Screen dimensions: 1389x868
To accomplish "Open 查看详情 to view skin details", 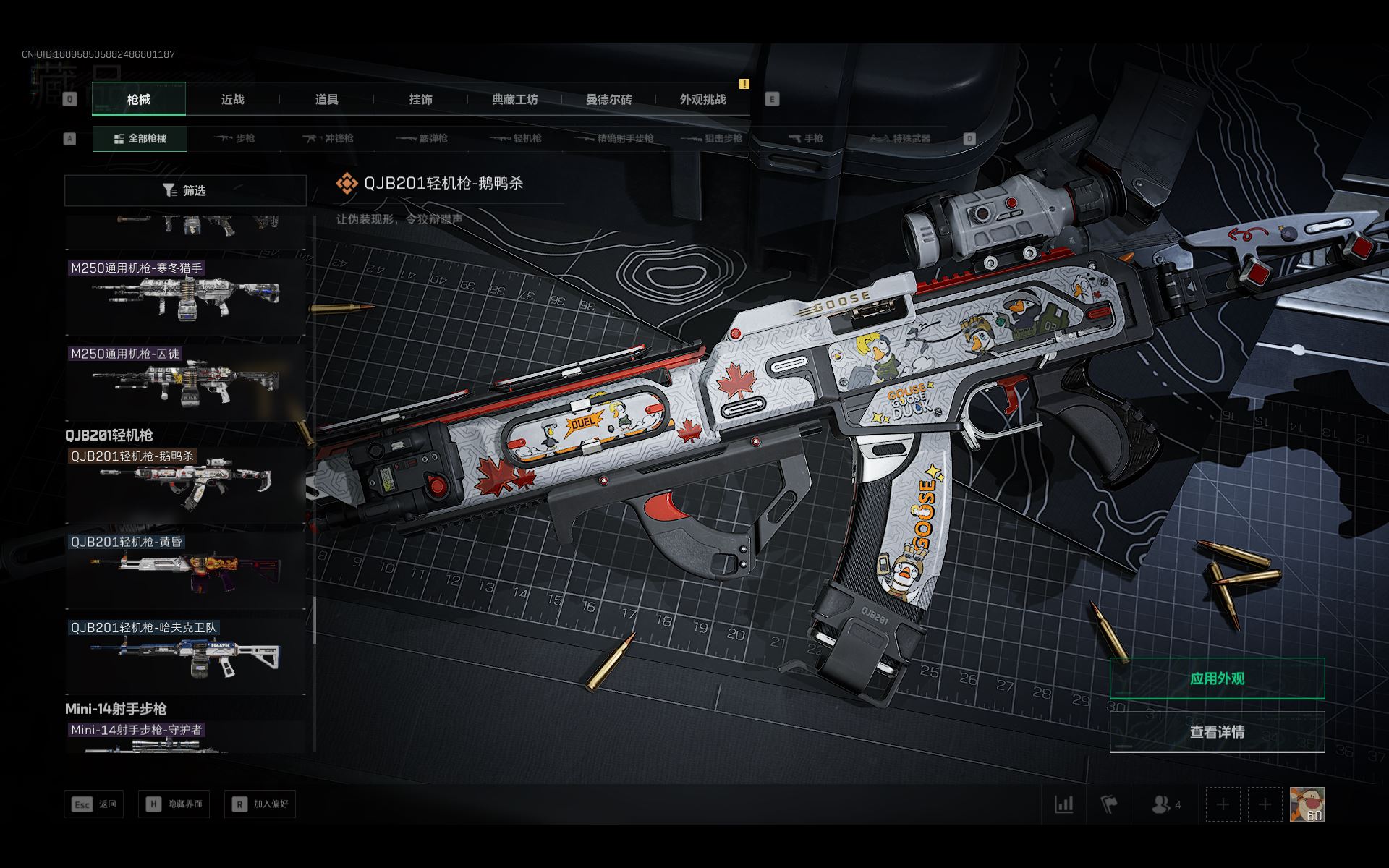I will 1217,732.
